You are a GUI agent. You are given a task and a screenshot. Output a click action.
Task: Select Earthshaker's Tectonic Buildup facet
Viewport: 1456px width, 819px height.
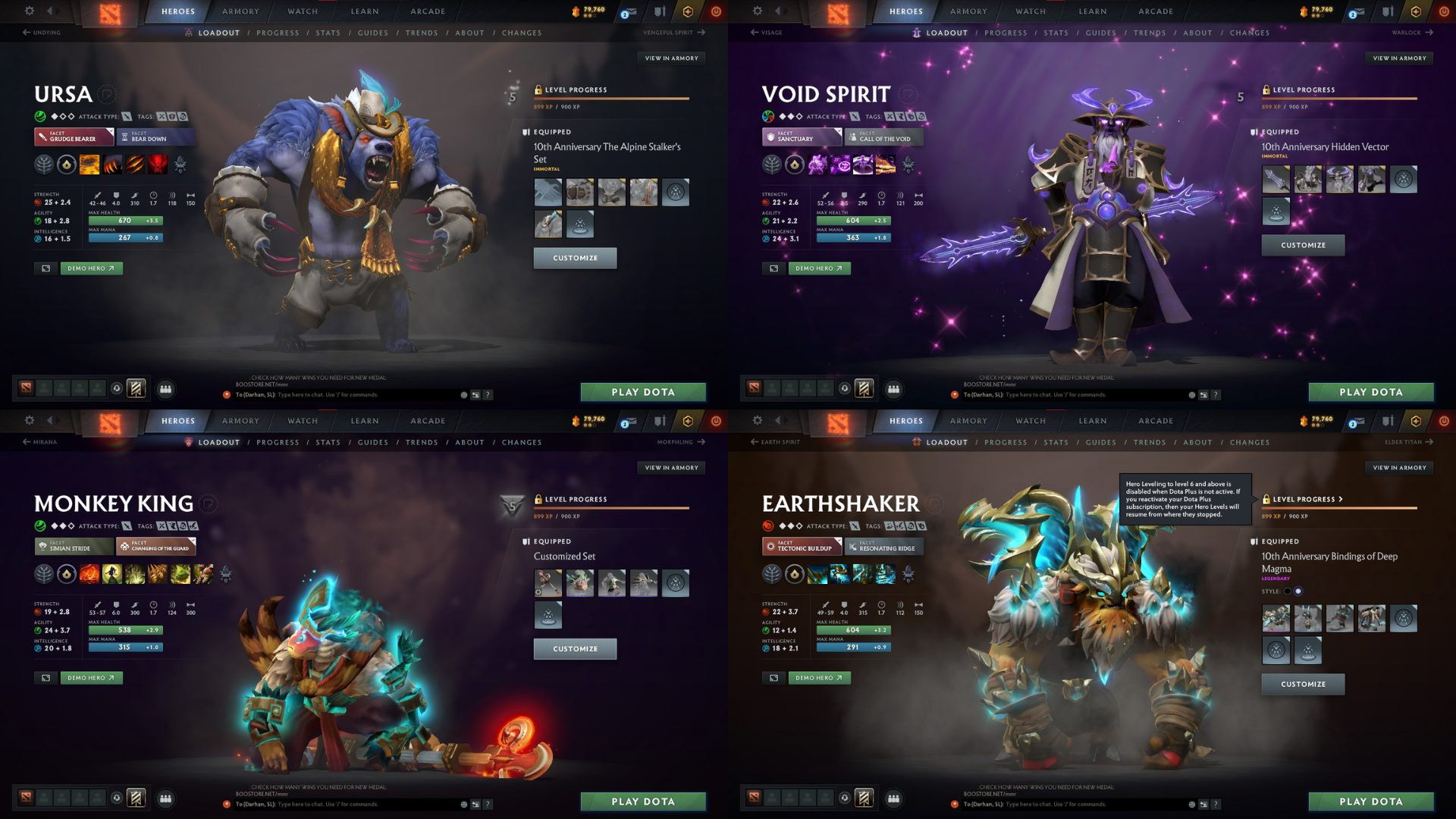pyautogui.click(x=802, y=546)
